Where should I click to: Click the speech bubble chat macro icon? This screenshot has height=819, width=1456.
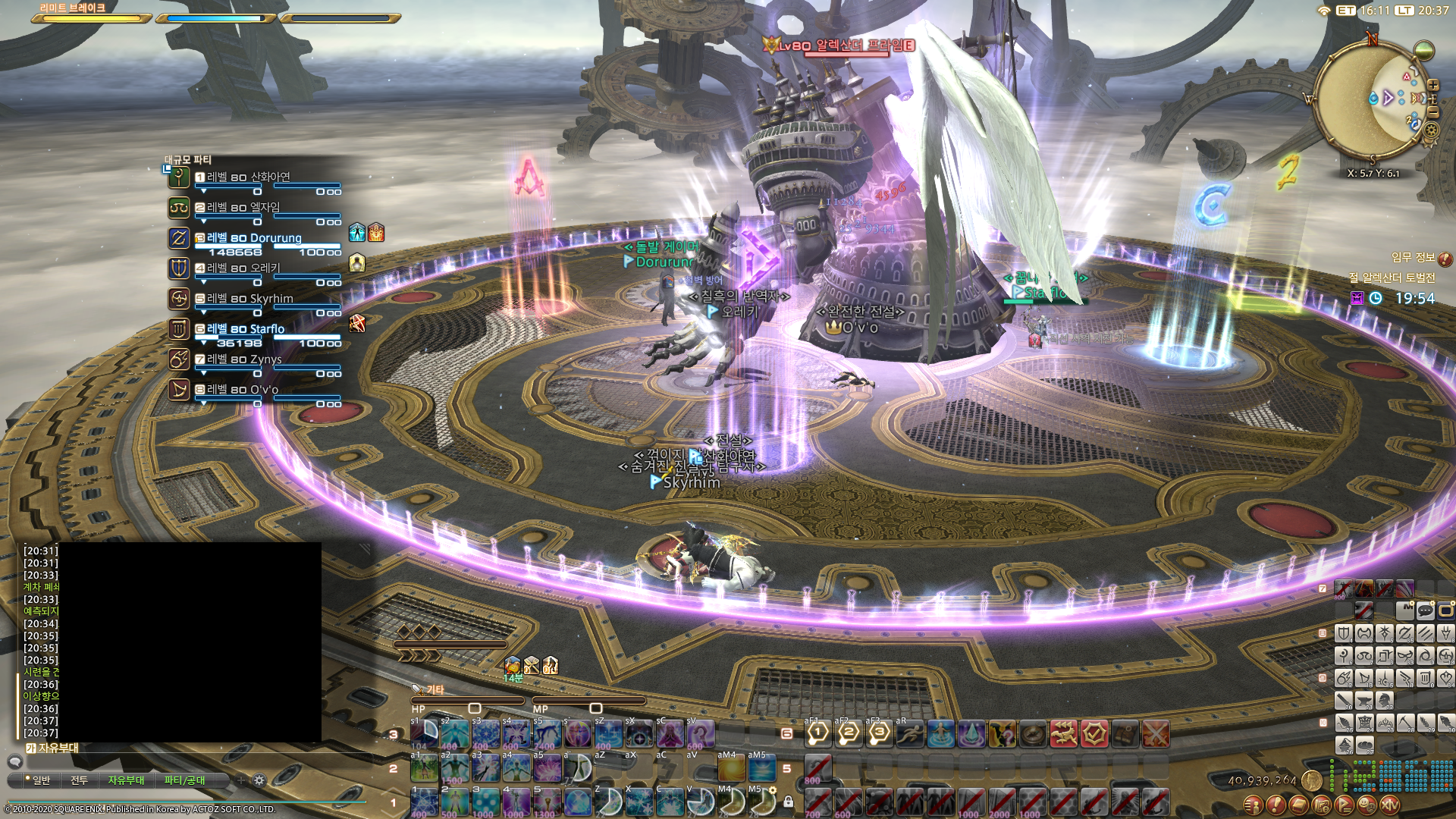tap(1426, 610)
